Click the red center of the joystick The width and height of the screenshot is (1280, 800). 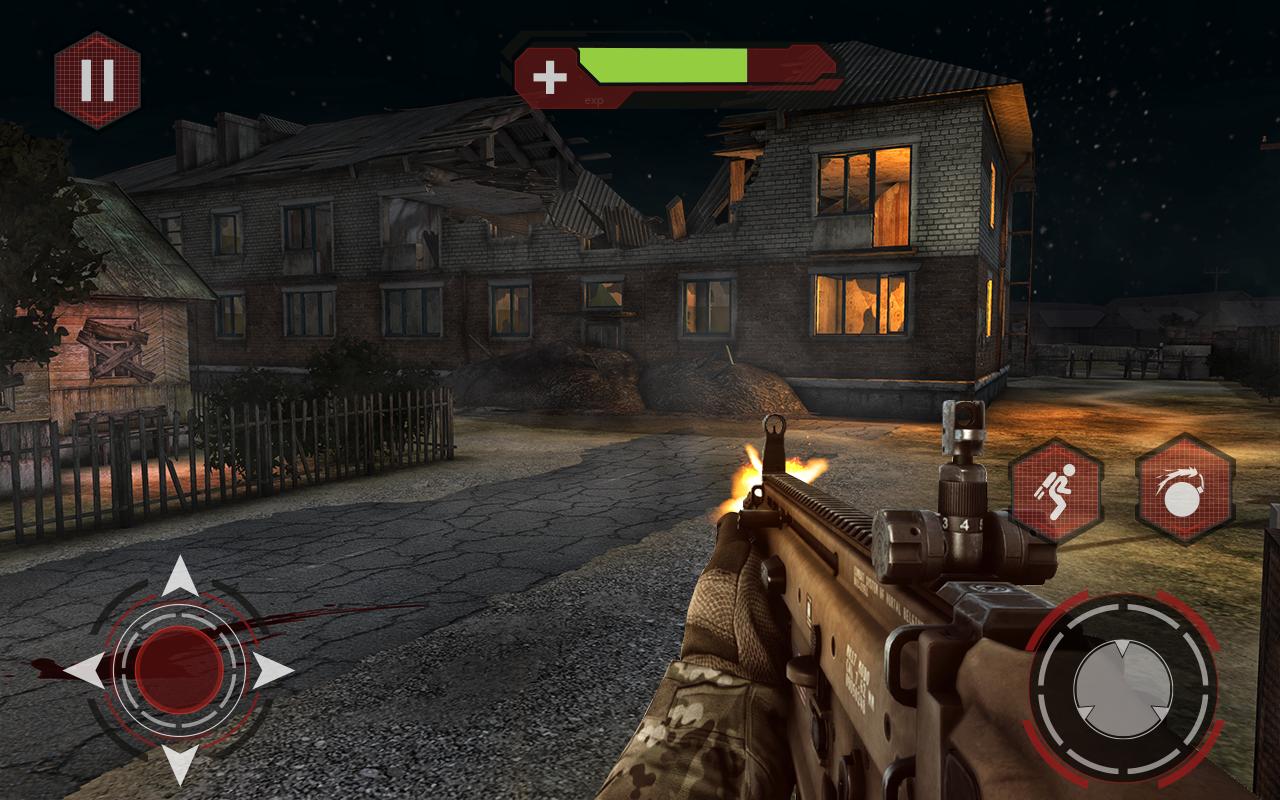point(180,670)
